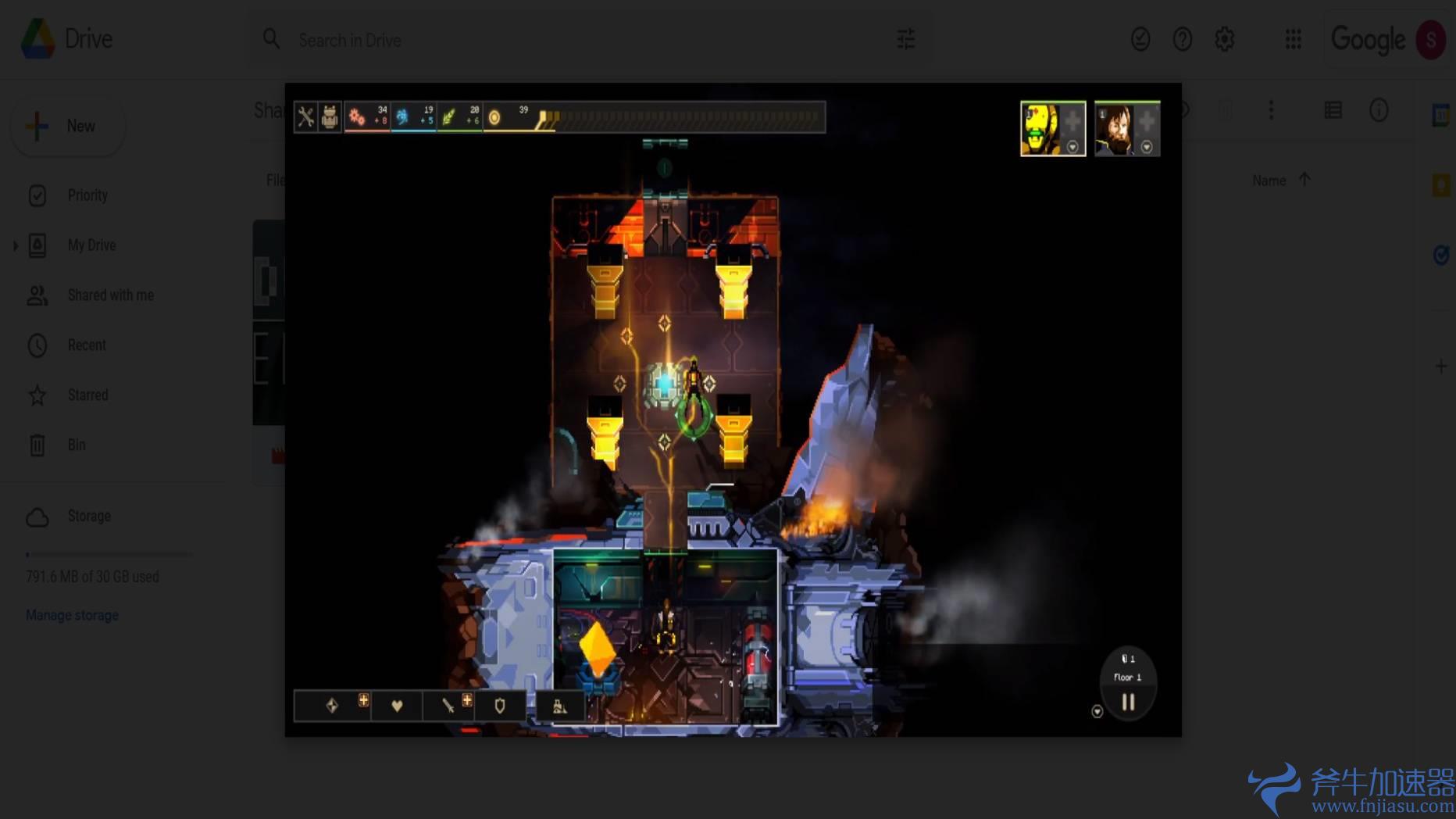Viewport: 1456px width, 819px height.
Task: Select Recent in the Drive sidebar
Action: coord(87,345)
